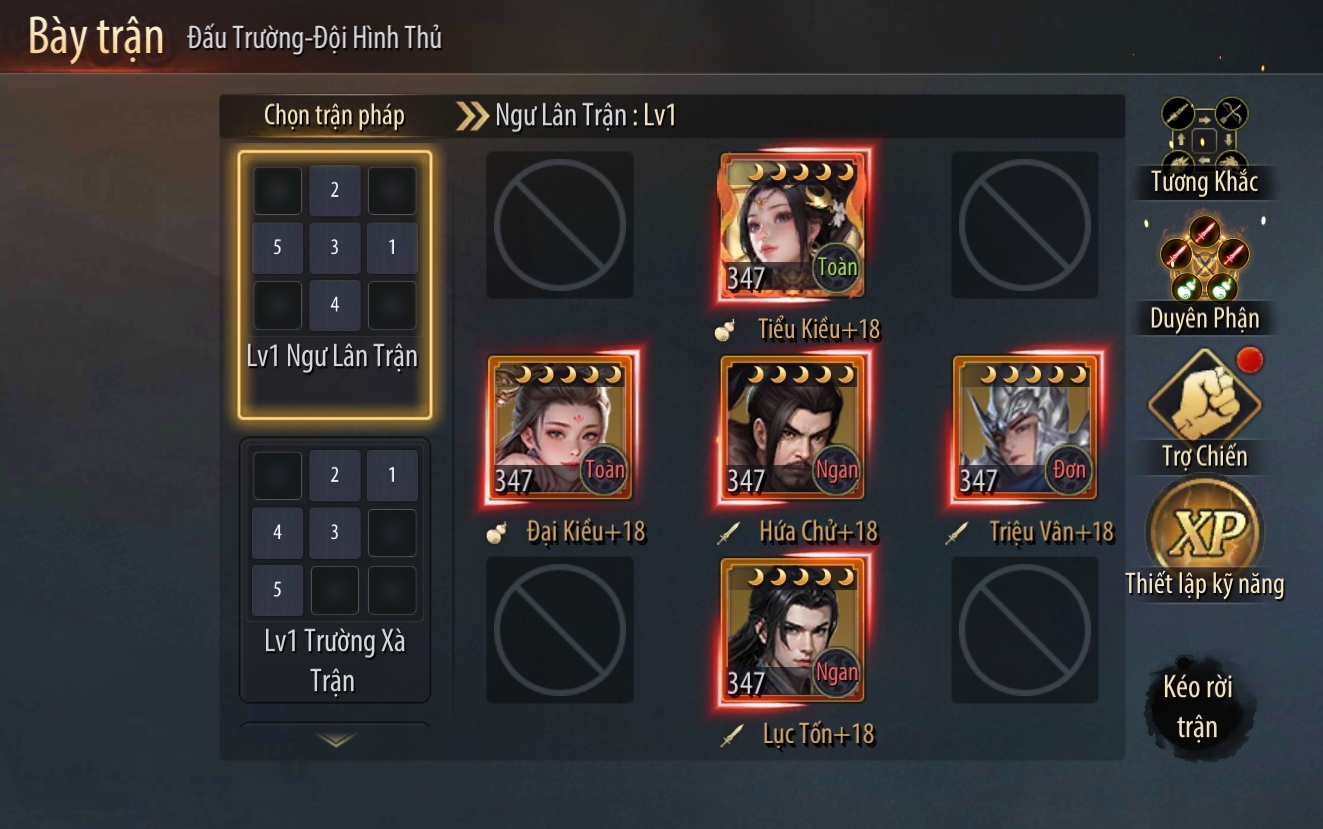
Task: Choose the Triệu Vân hero card
Action: coord(1024,427)
